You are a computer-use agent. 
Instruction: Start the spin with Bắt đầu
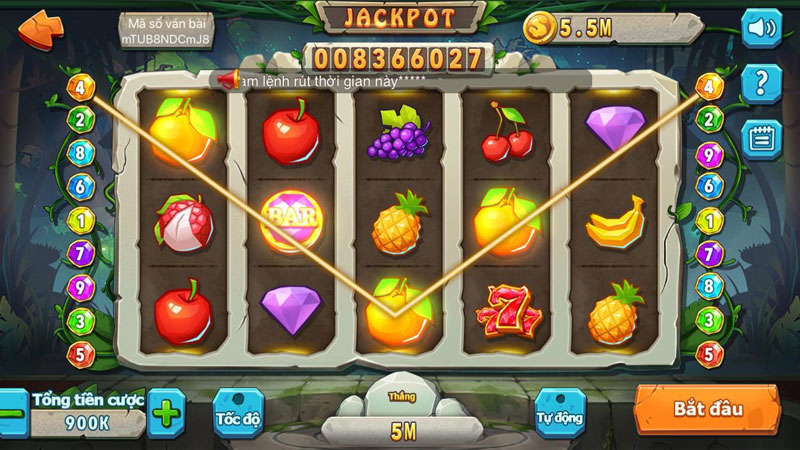click(x=707, y=410)
